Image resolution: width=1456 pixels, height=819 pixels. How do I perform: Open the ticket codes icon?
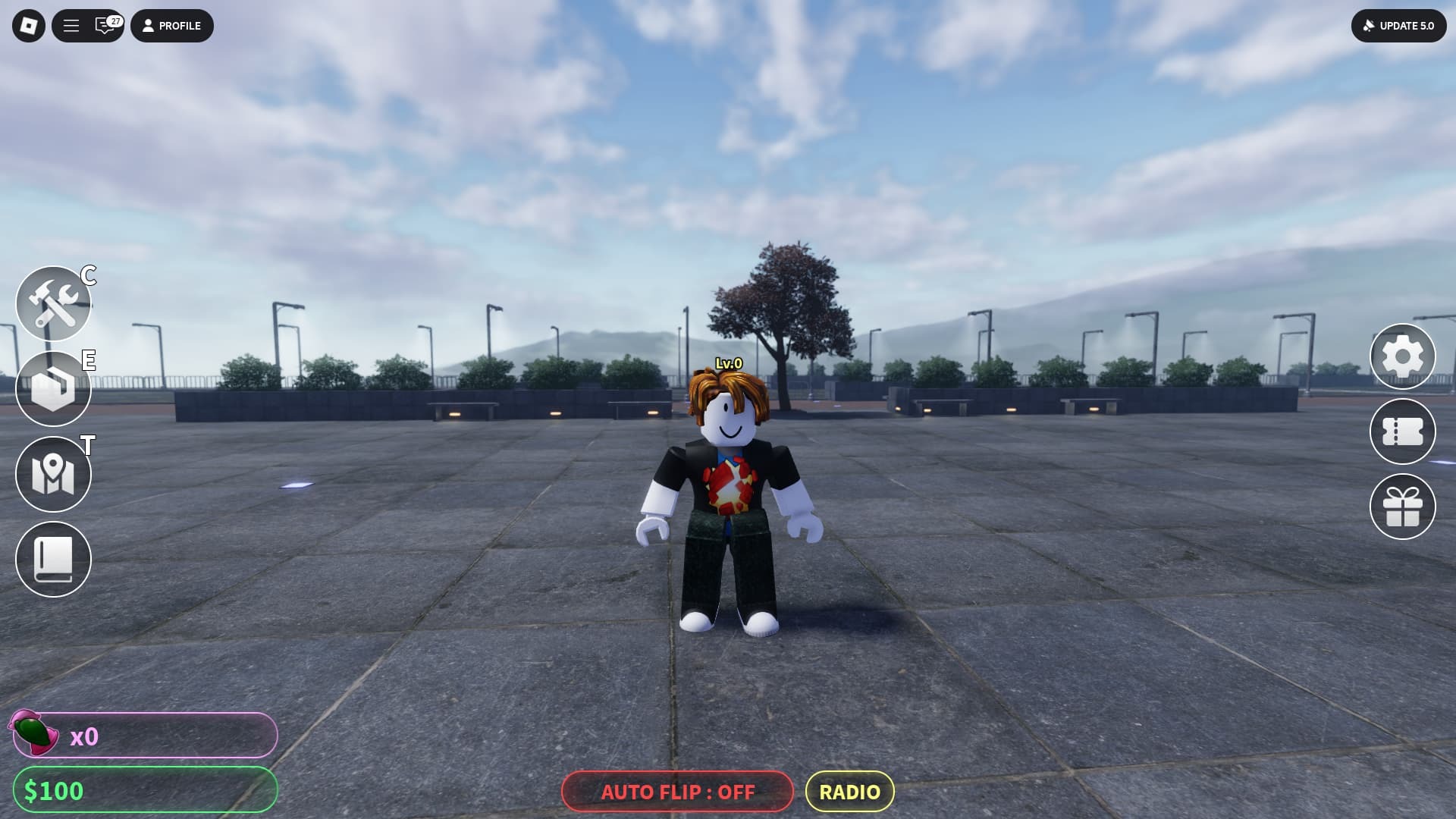(1402, 431)
